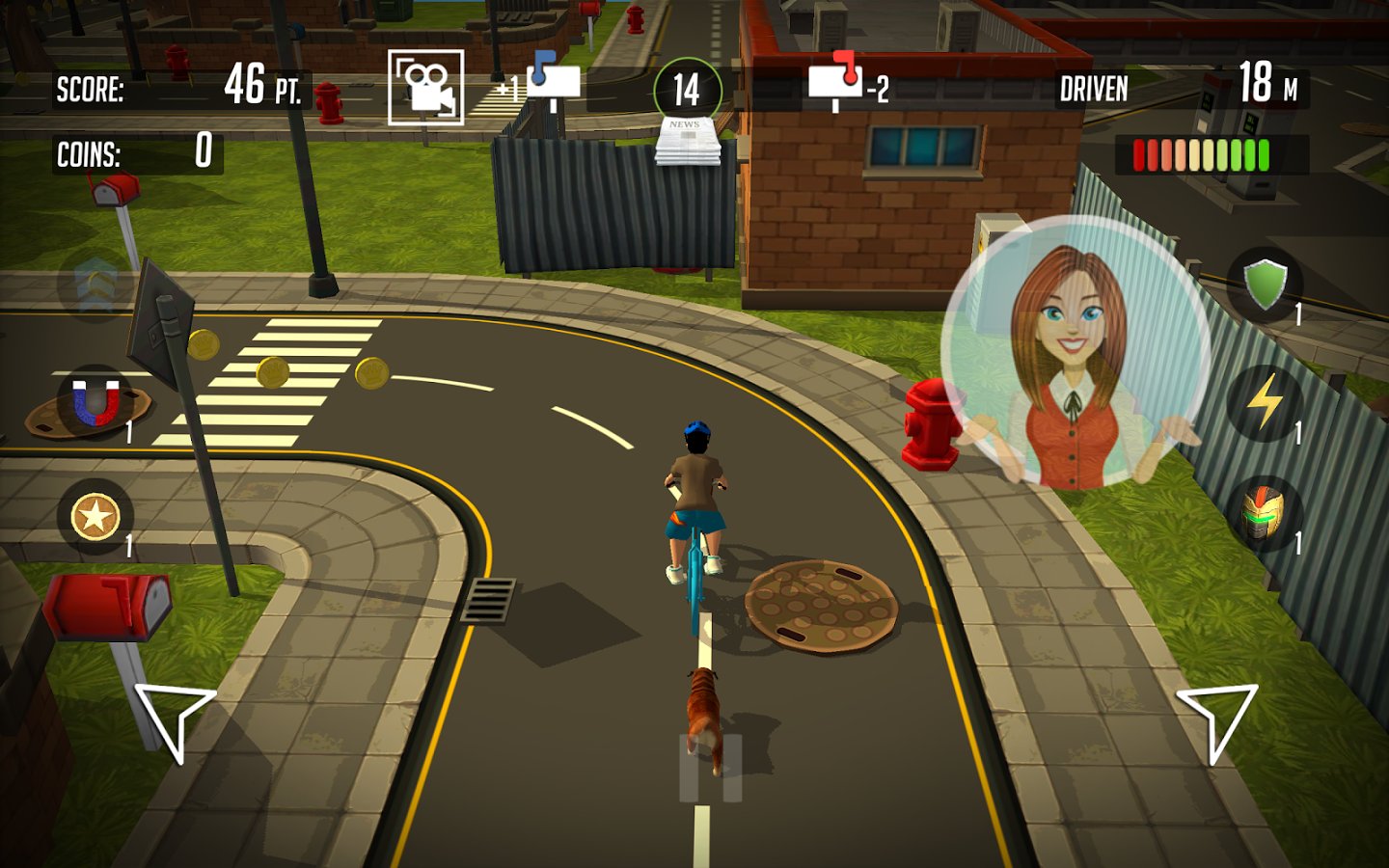Use the robot helmet power-up
The width and height of the screenshot is (1389, 868).
(x=1265, y=513)
